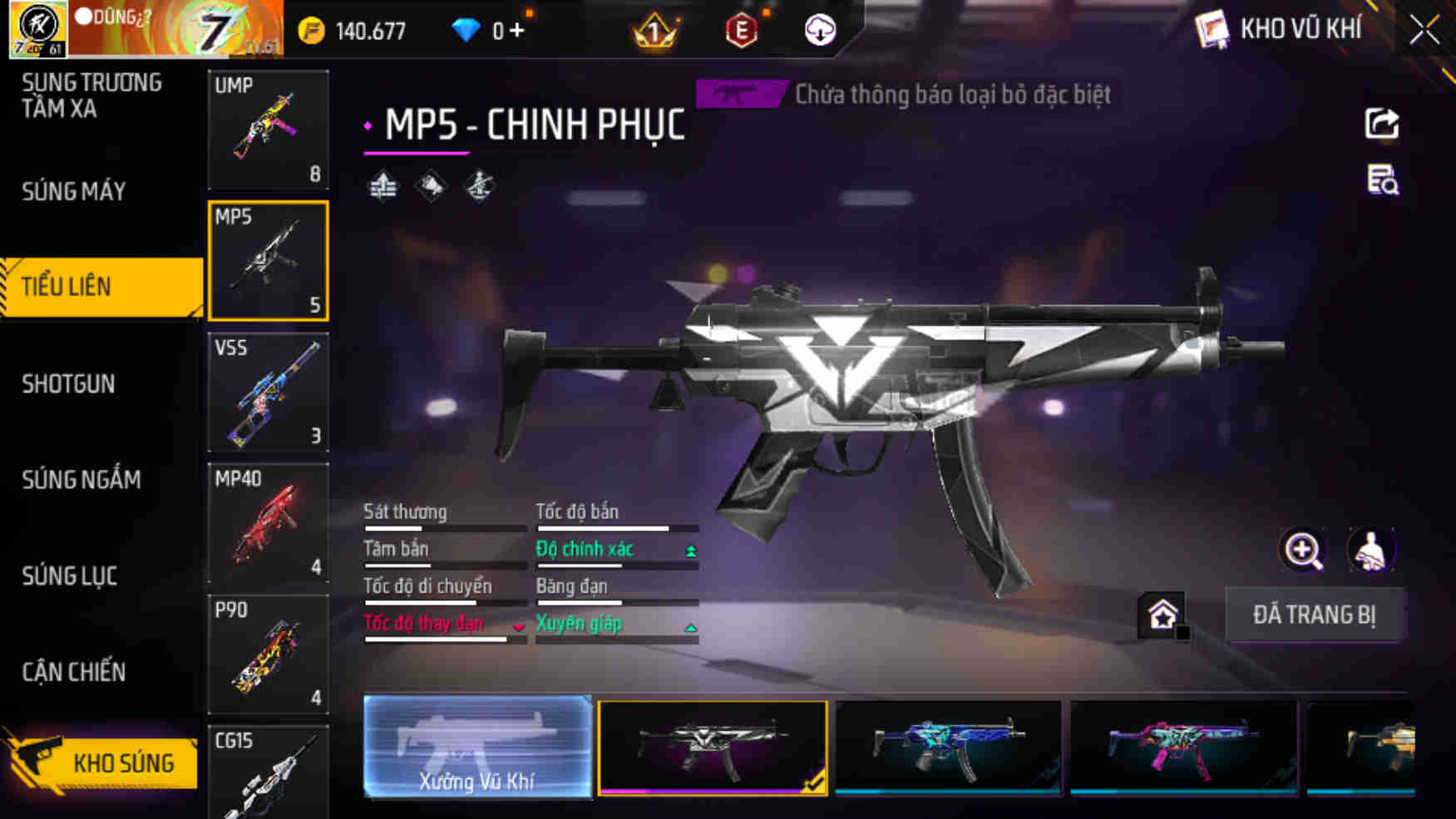Open the Súng Trường Tầm Xa category
Screen dimensions: 1456x819
(91, 96)
